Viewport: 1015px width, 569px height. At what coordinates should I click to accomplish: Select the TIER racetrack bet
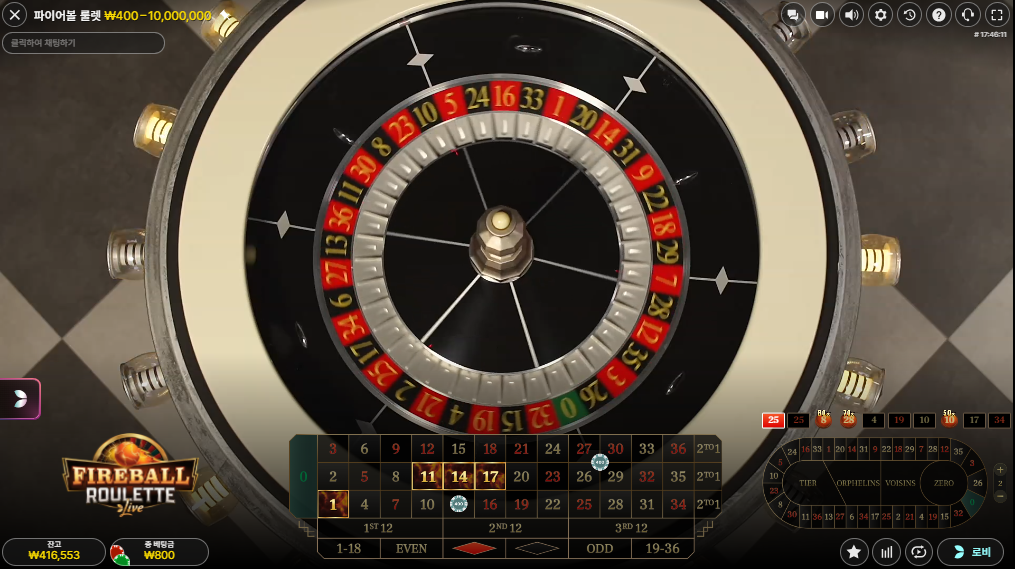point(808,482)
